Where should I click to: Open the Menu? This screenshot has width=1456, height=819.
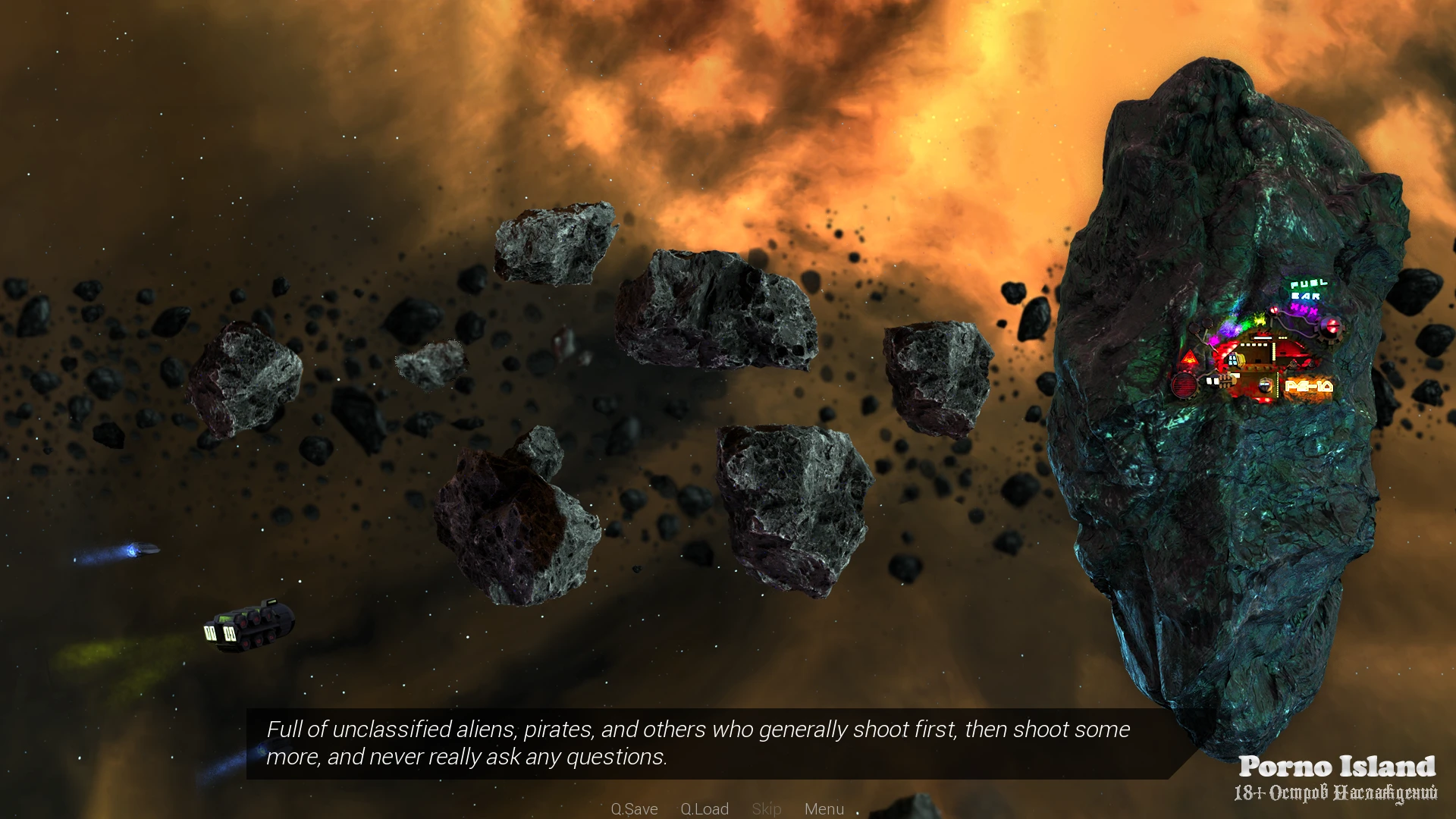824,809
